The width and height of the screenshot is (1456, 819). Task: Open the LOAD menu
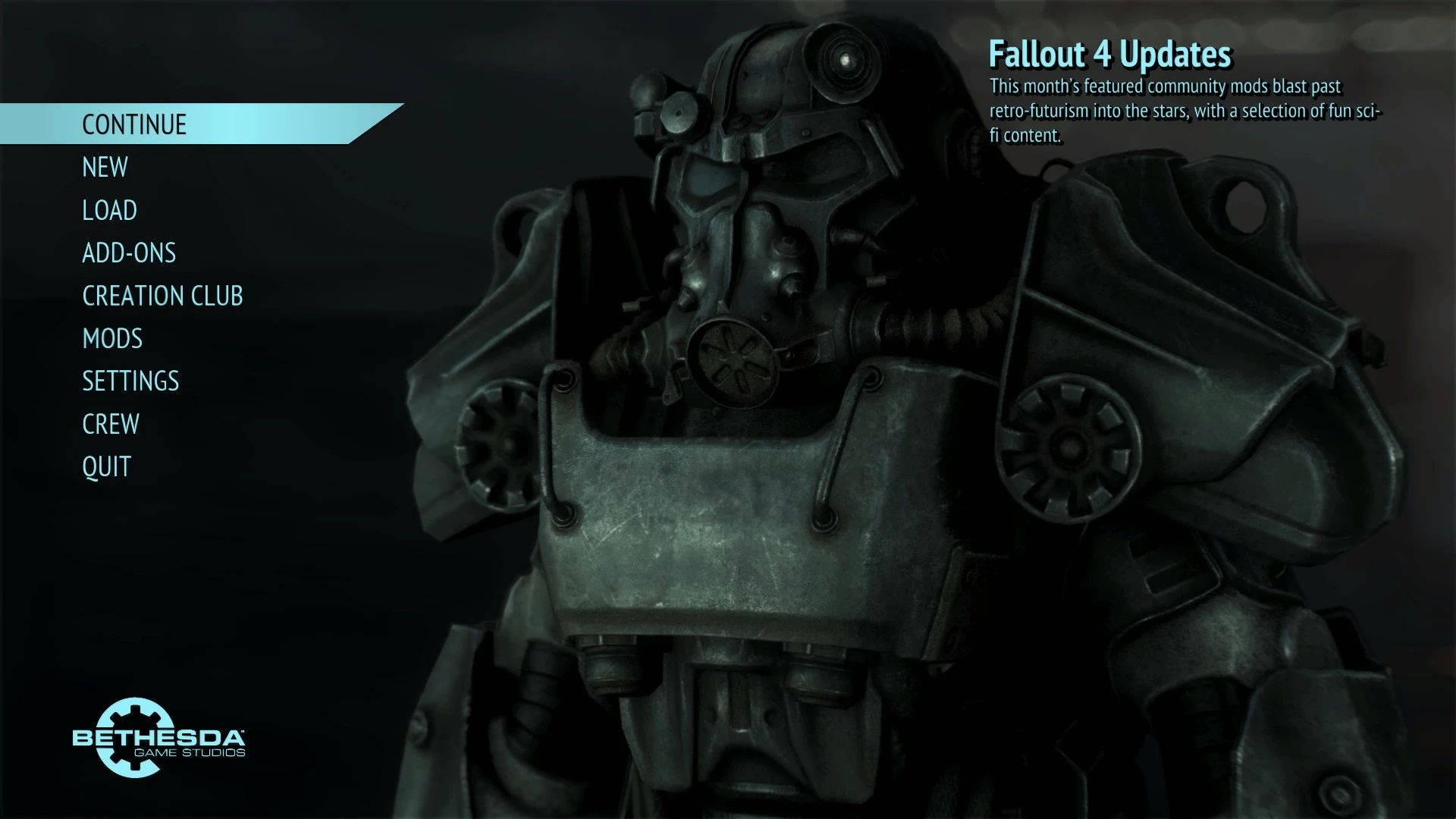[109, 210]
